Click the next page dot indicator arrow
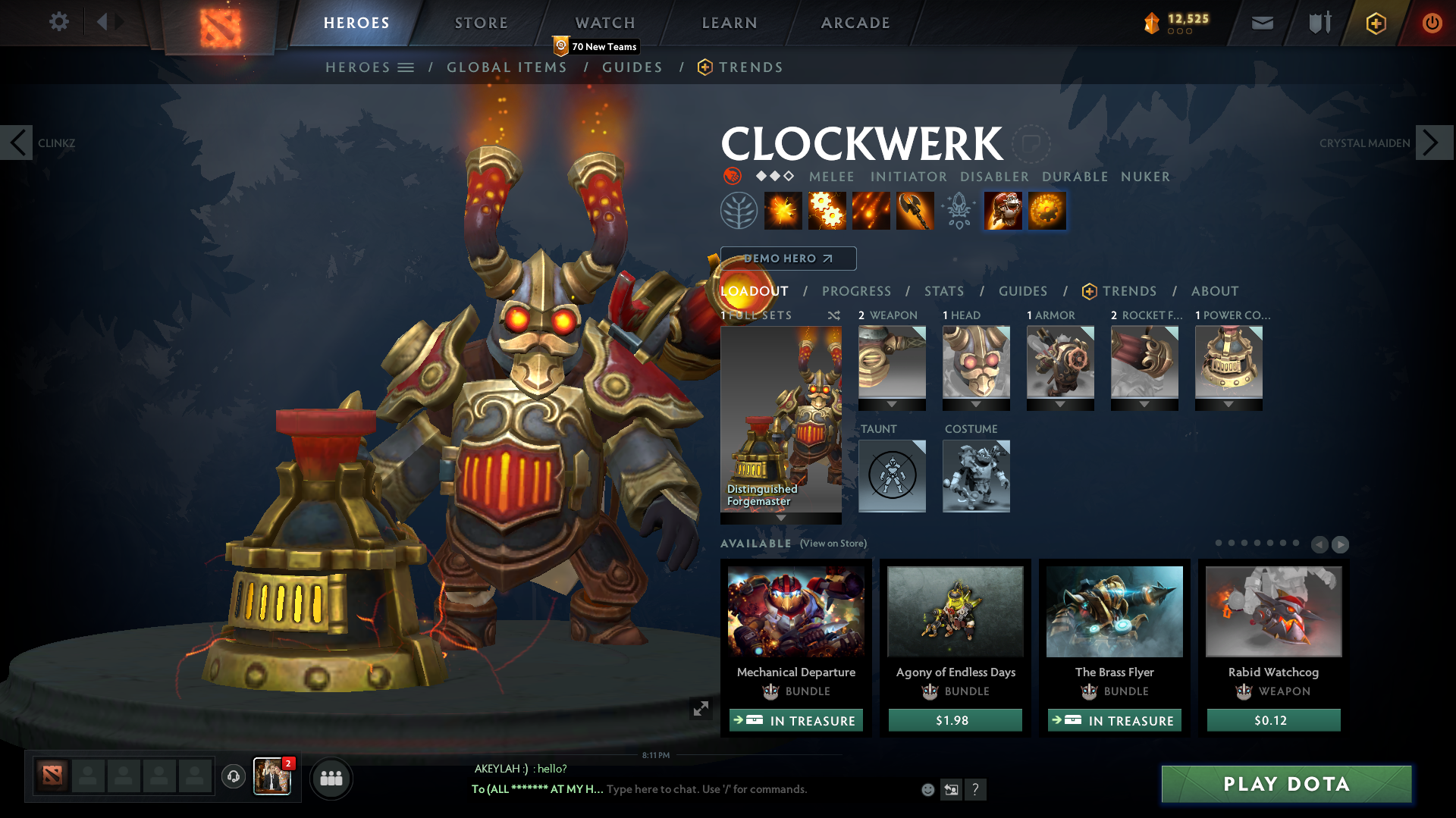Image resolution: width=1456 pixels, height=818 pixels. pyautogui.click(x=1341, y=544)
